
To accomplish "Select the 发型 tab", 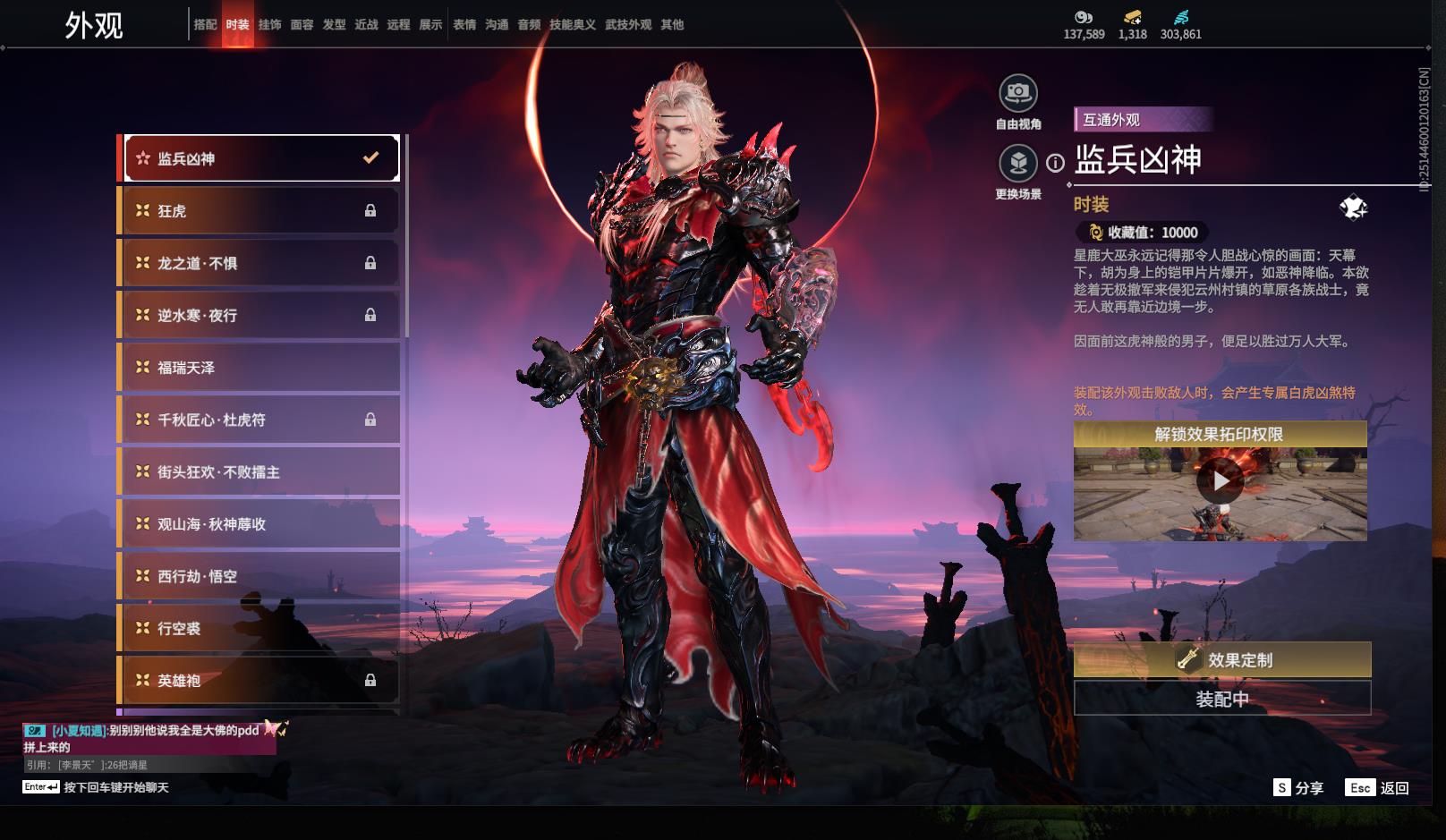I will 334,25.
